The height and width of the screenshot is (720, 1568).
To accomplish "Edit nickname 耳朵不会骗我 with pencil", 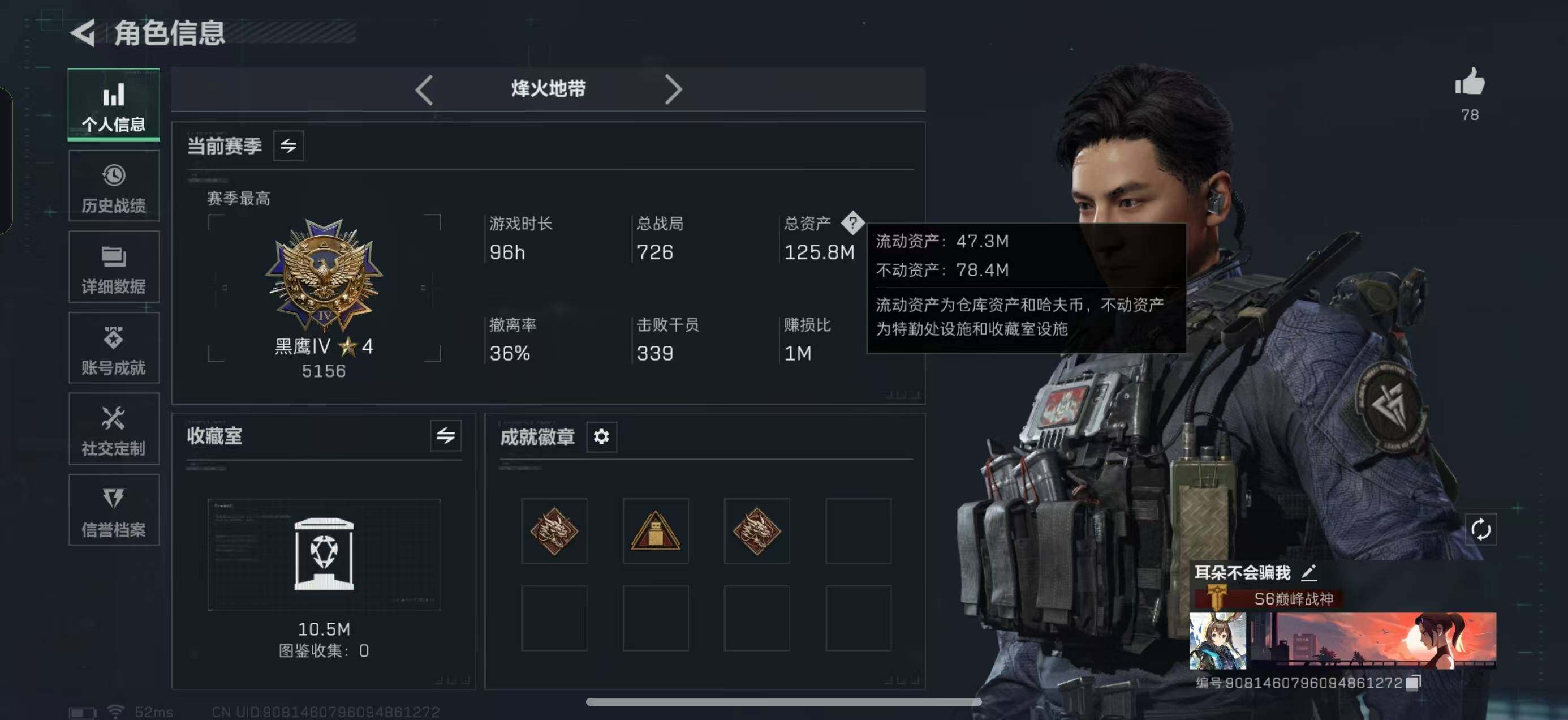I will coord(1309,573).
